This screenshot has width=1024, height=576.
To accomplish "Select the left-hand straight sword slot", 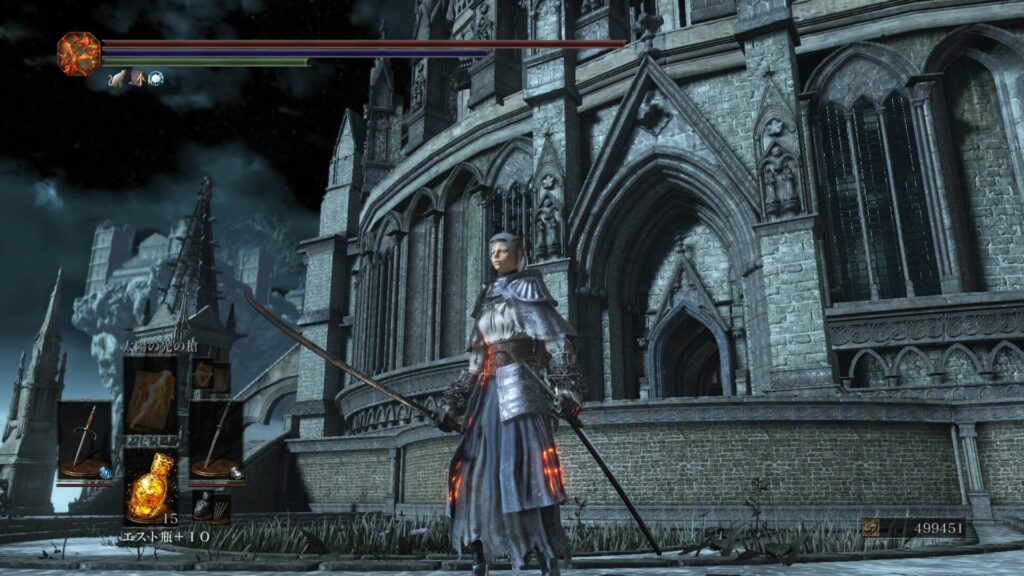I will (84, 440).
